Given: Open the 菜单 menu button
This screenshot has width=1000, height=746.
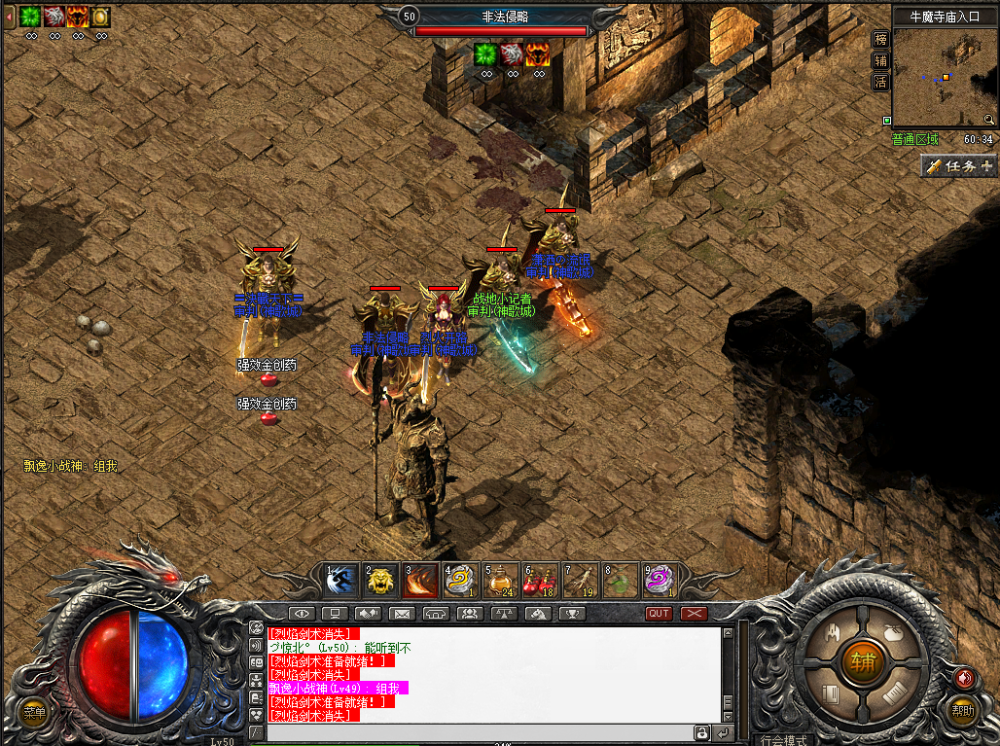Looking at the screenshot, I should (x=35, y=713).
